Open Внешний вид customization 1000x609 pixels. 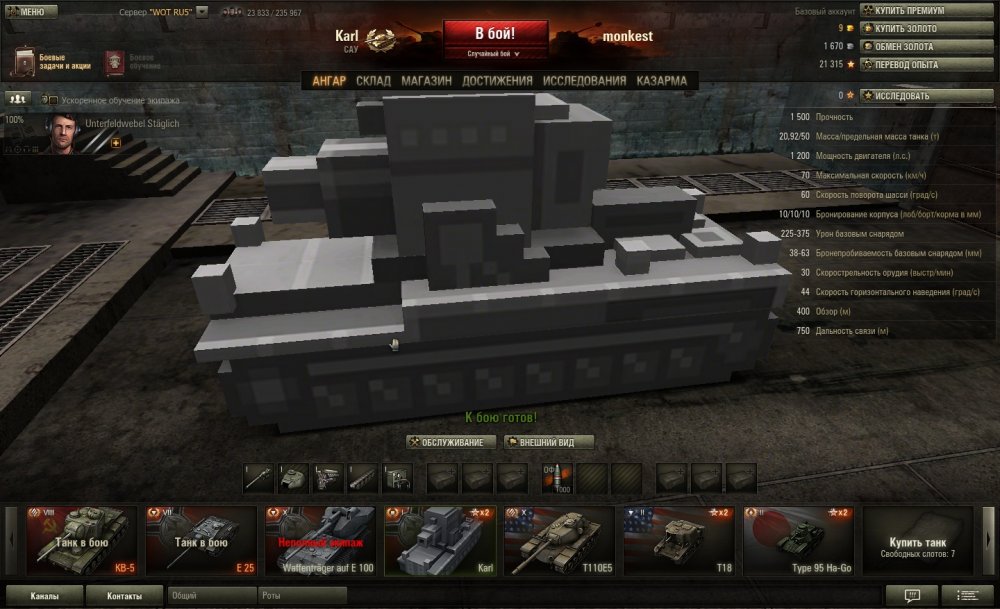point(550,442)
